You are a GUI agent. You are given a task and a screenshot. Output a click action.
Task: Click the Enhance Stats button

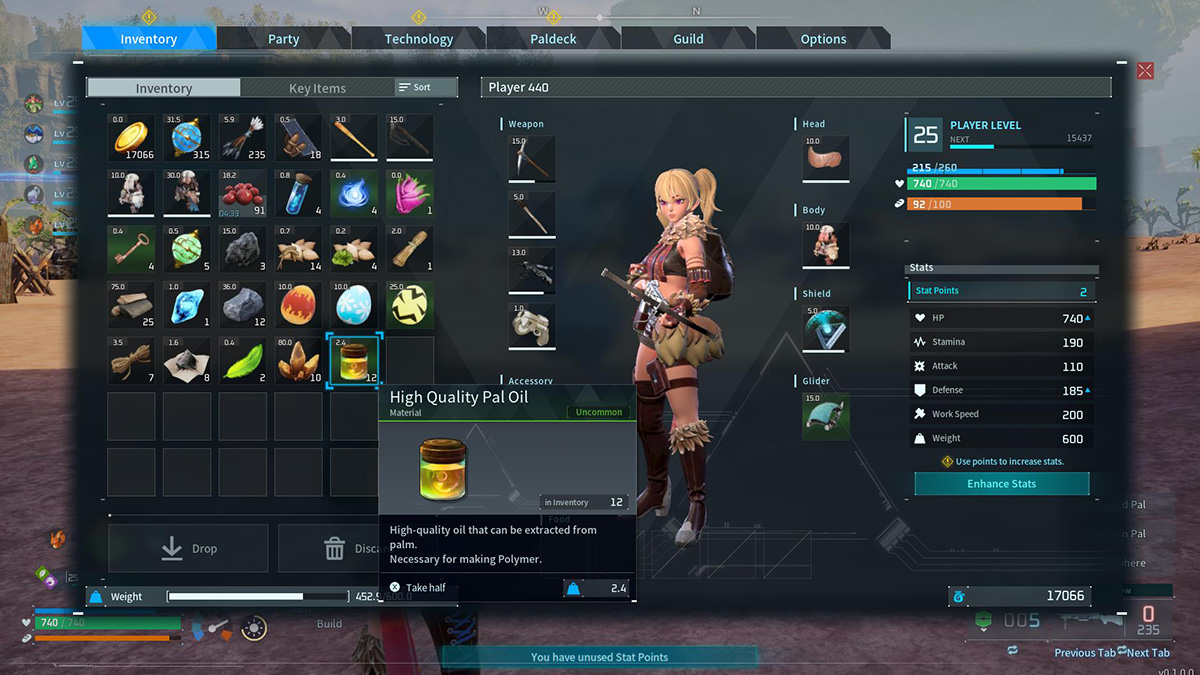(x=1001, y=484)
